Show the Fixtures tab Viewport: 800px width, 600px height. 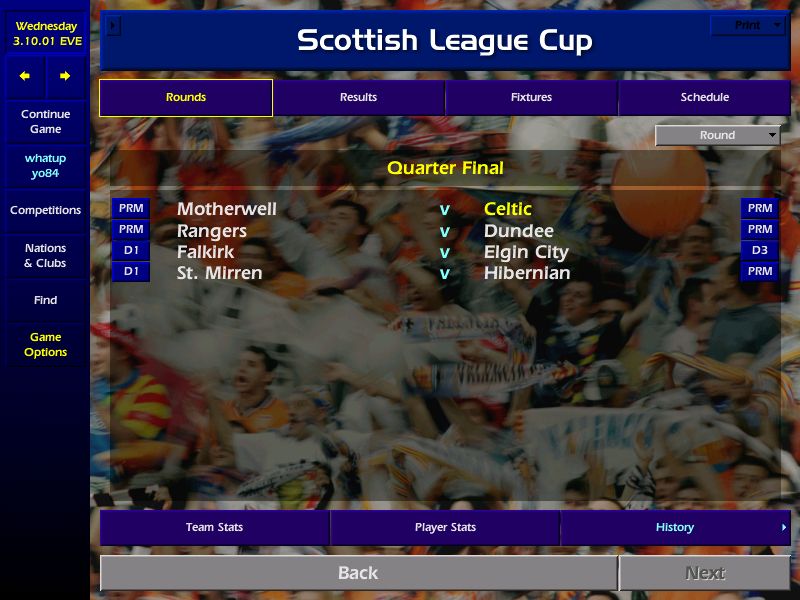pos(531,98)
